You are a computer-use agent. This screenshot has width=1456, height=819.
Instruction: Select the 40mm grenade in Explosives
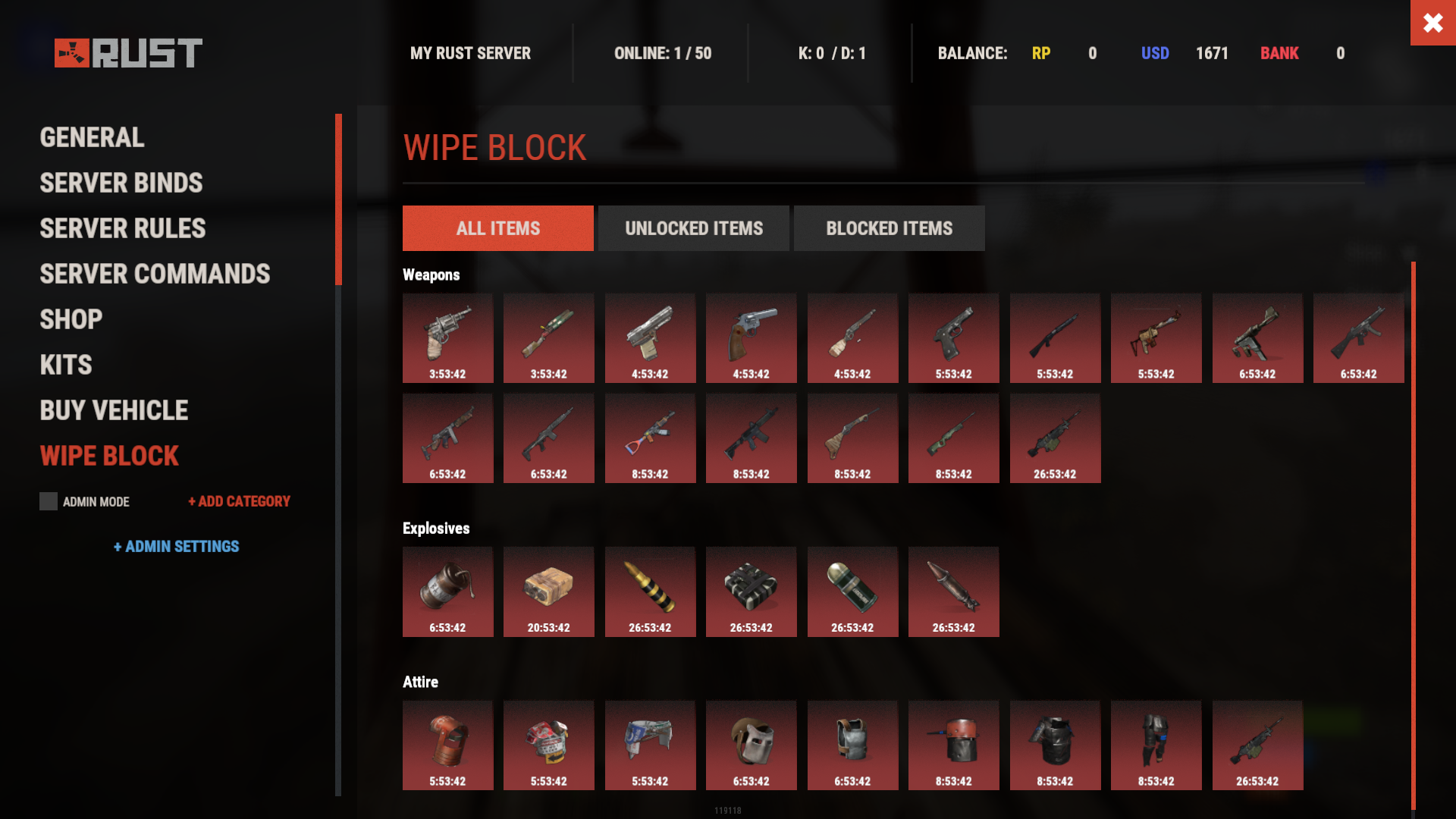[x=852, y=591]
